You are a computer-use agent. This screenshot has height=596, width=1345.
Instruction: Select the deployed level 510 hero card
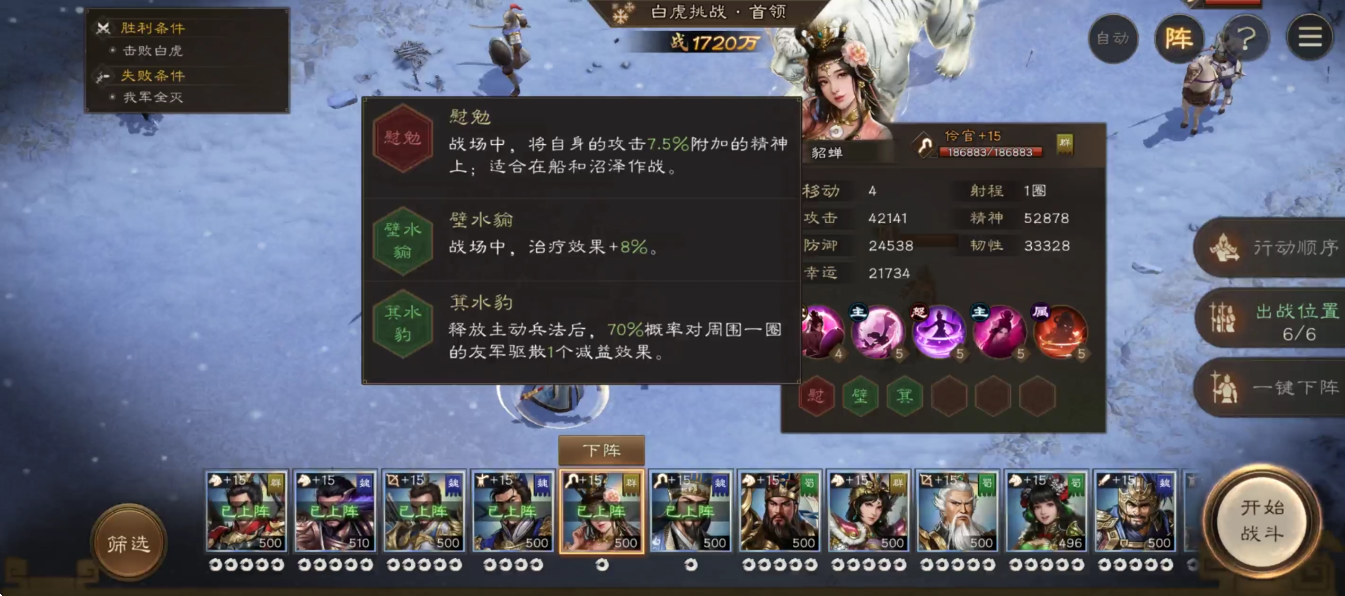coord(335,511)
